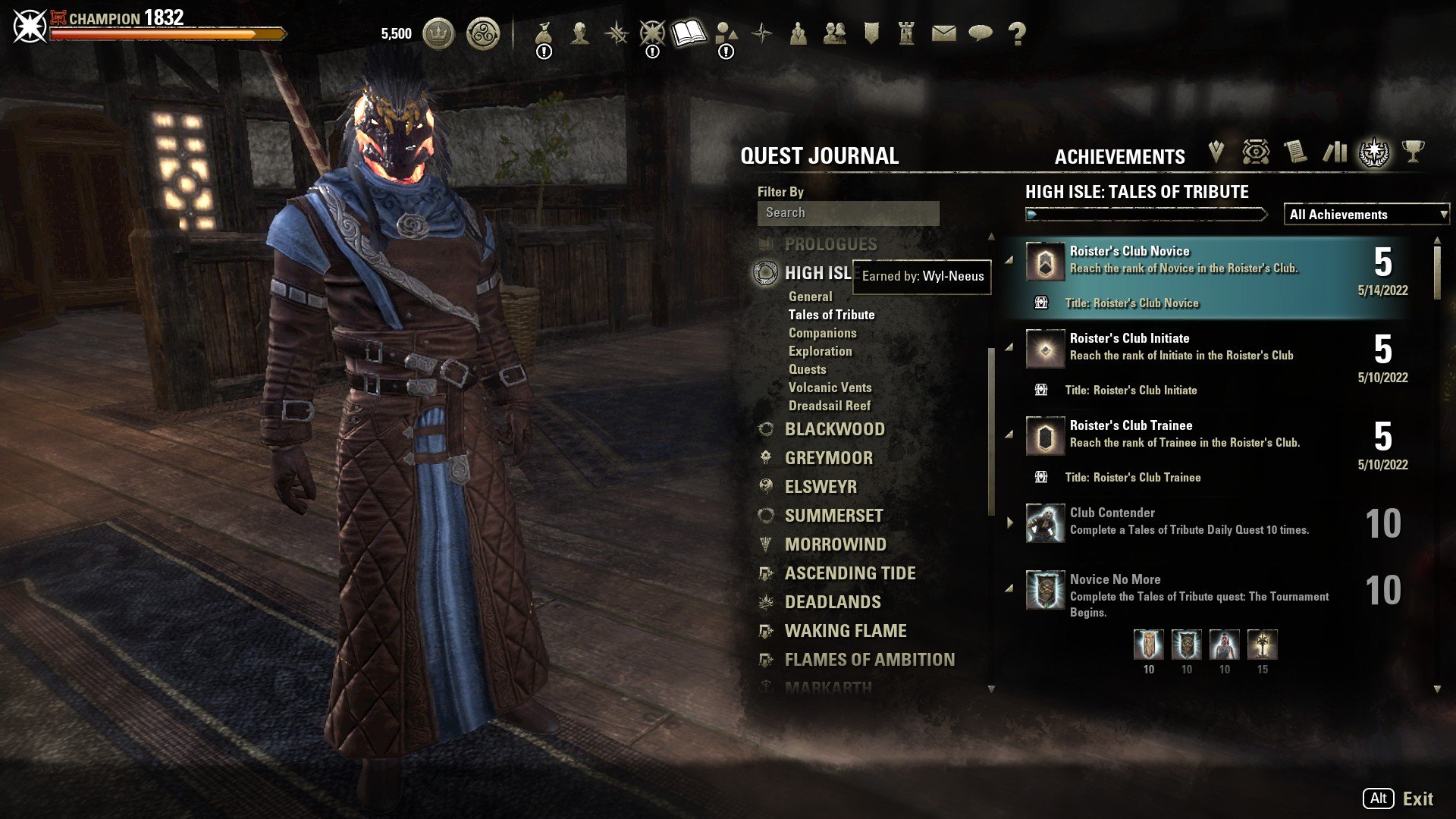Viewport: 1456px width, 819px height.
Task: Switch to the trophy leaderboards tab
Action: click(1412, 152)
